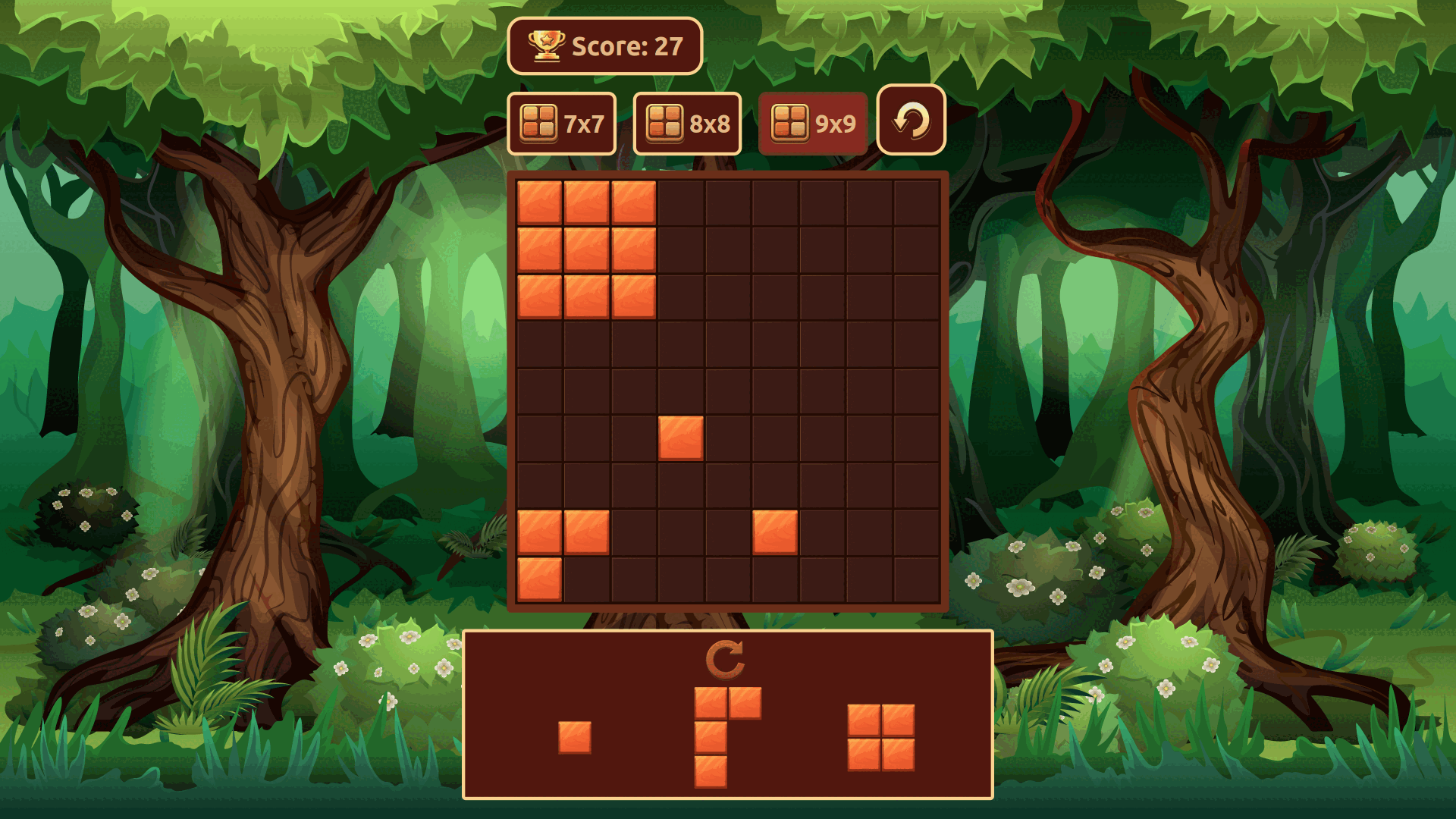Click the top-left 3x3 block cluster
The height and width of the screenshot is (819, 1456).
tap(586, 250)
